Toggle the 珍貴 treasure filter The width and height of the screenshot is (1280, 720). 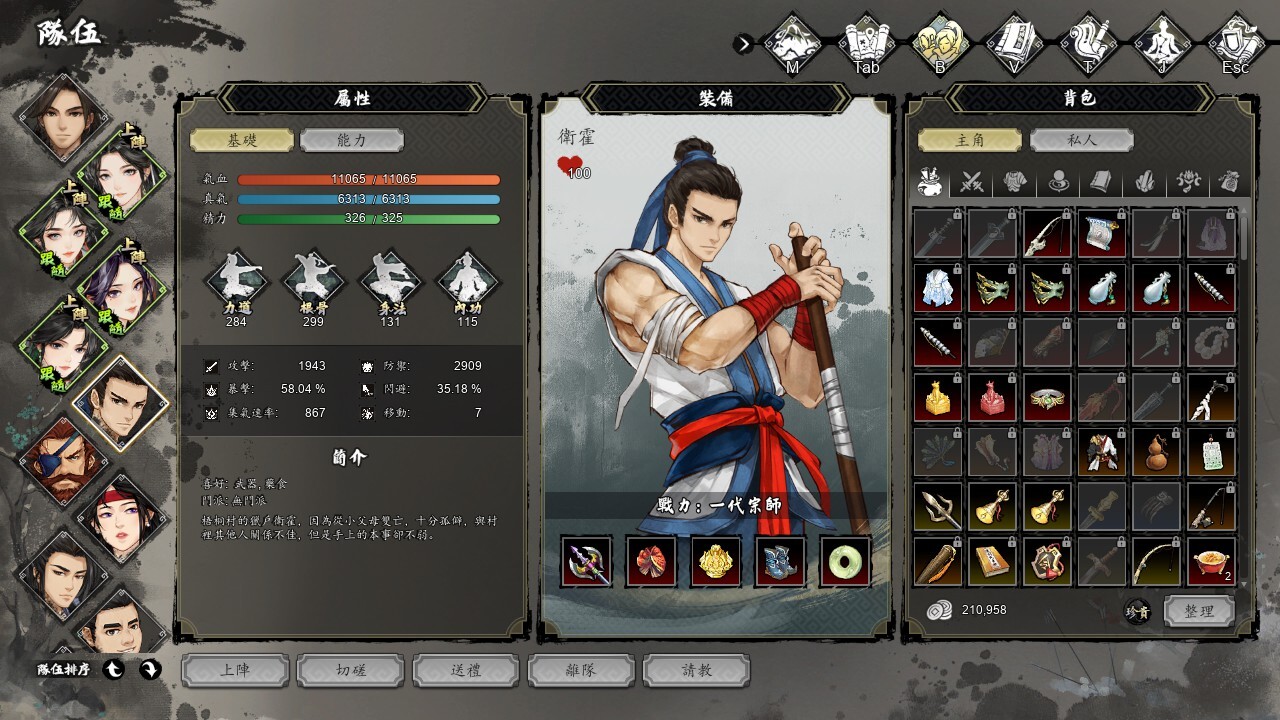[1137, 611]
